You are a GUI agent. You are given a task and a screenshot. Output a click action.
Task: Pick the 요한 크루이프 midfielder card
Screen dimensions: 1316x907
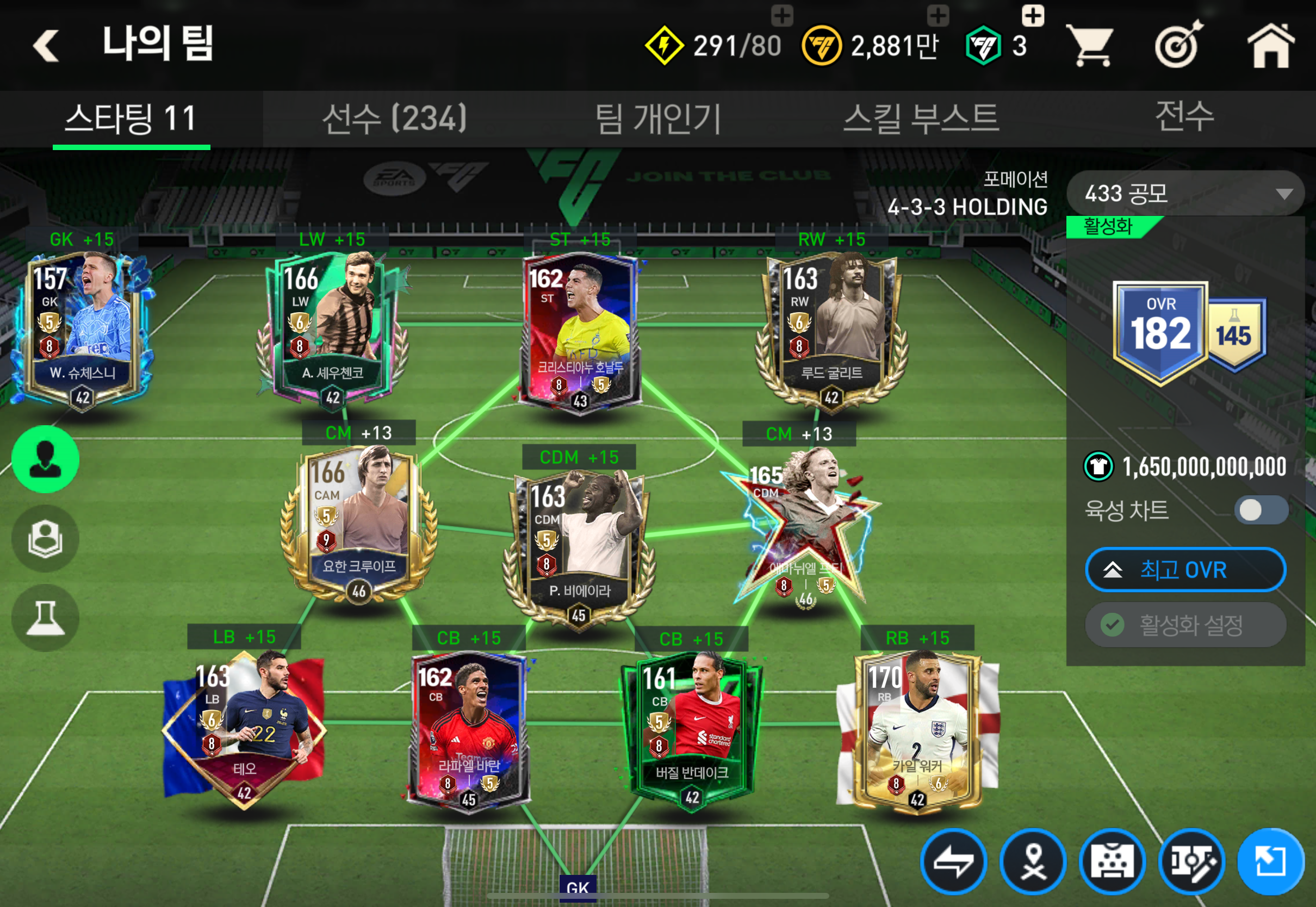[359, 523]
